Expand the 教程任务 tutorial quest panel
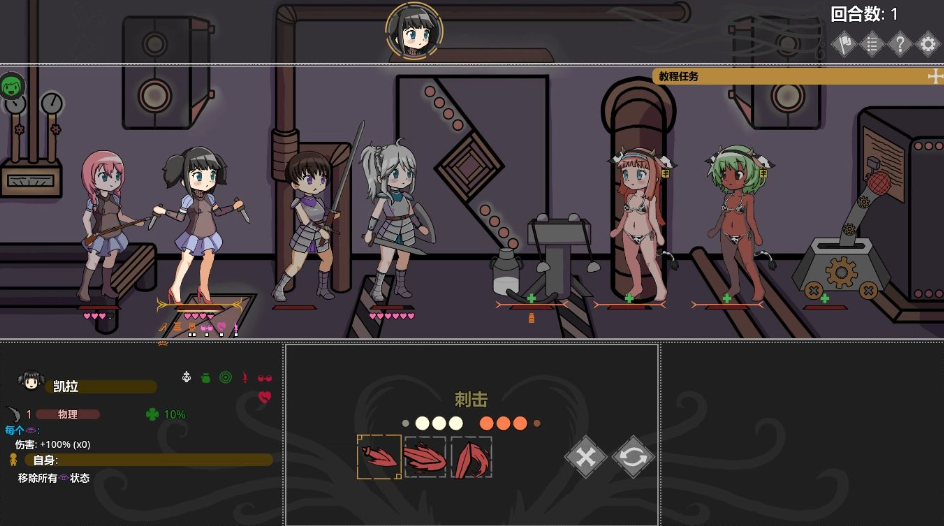944x526 pixels. coord(934,76)
